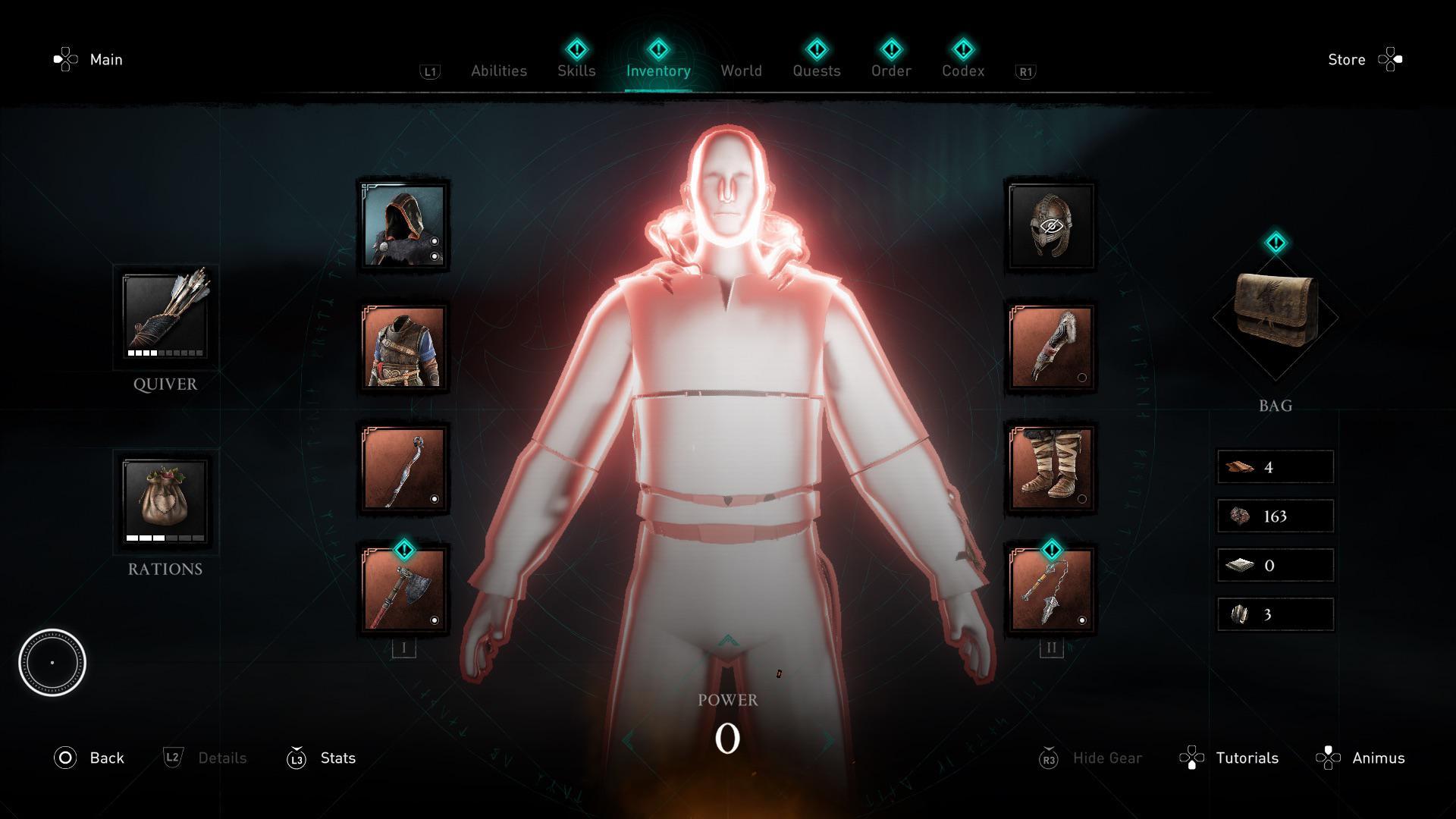Pick the axe in weapon slot I
This screenshot has height=819, width=1456.
[x=403, y=590]
